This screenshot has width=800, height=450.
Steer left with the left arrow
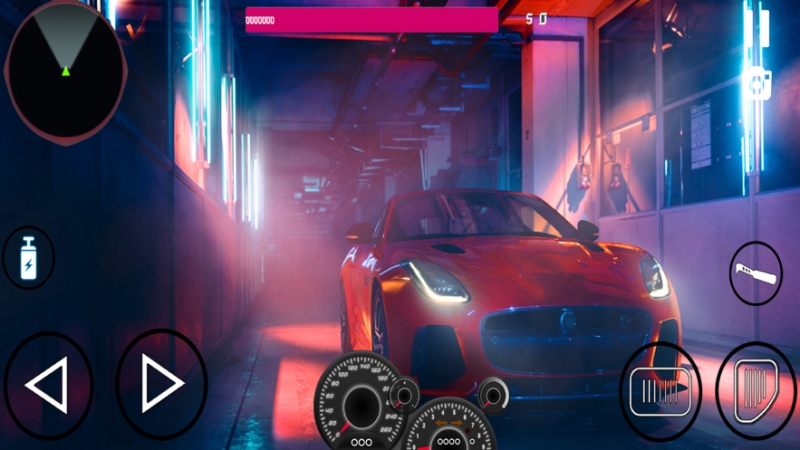pyautogui.click(x=48, y=384)
